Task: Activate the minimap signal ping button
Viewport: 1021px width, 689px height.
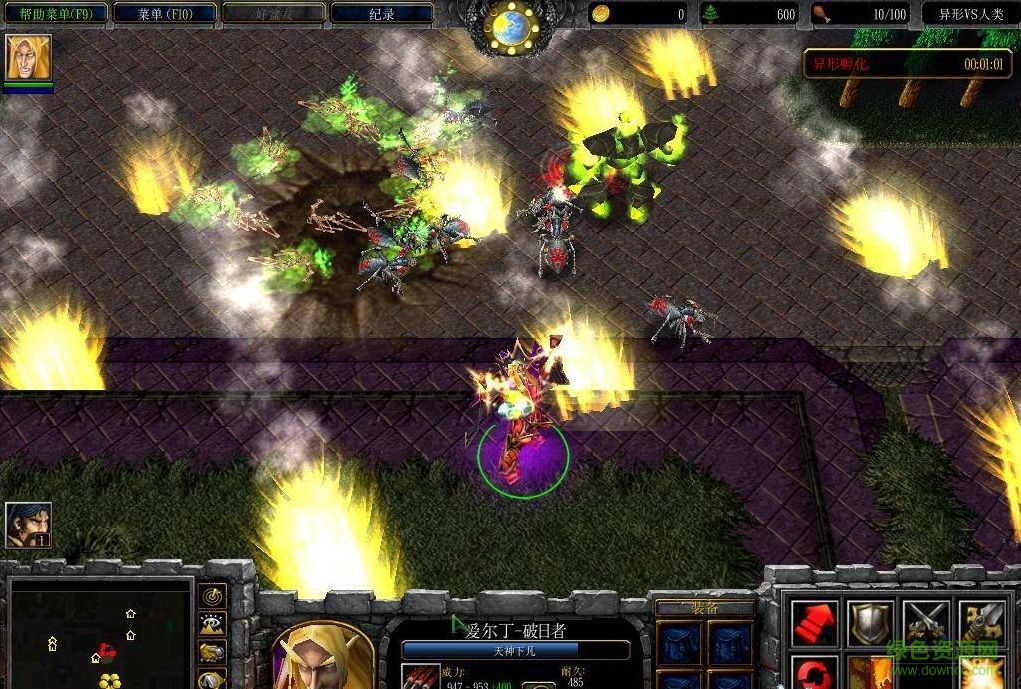Action: click(212, 597)
